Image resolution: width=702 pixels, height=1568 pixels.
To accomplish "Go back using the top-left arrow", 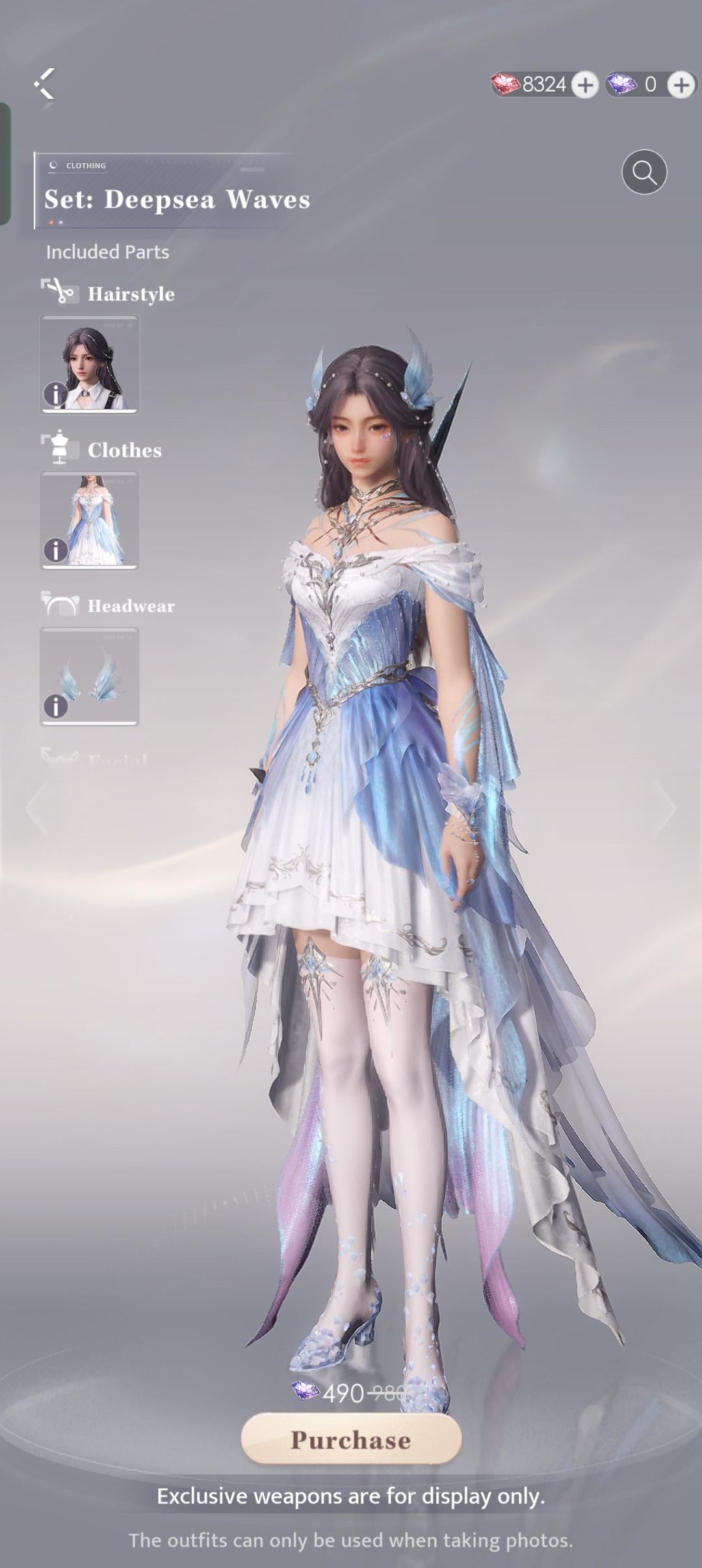I will [44, 84].
